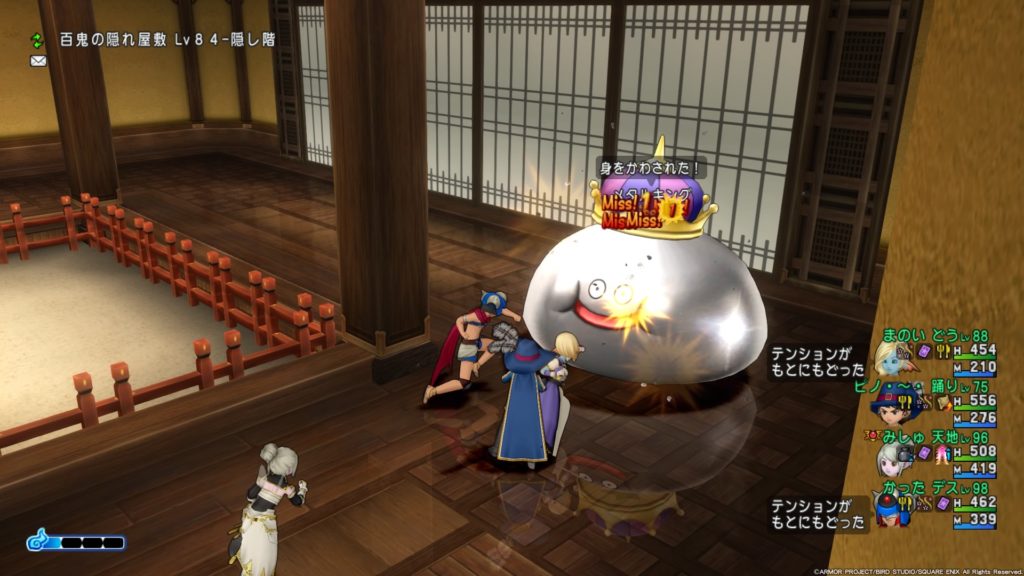The image size is (1024, 576).
Task: Click the green arrows connection icon
Action: tap(38, 40)
